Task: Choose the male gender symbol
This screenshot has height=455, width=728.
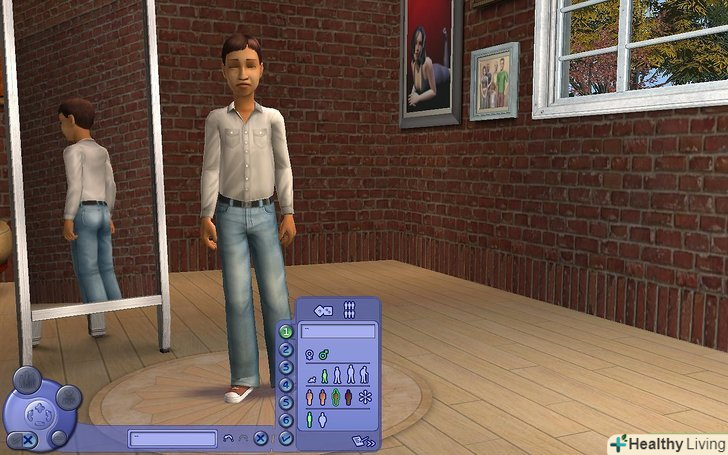Action: (x=325, y=354)
